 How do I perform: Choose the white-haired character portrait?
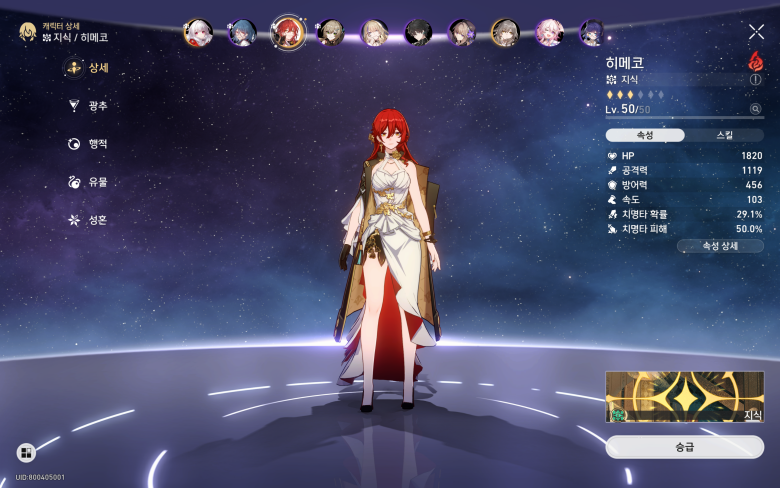click(x=197, y=33)
